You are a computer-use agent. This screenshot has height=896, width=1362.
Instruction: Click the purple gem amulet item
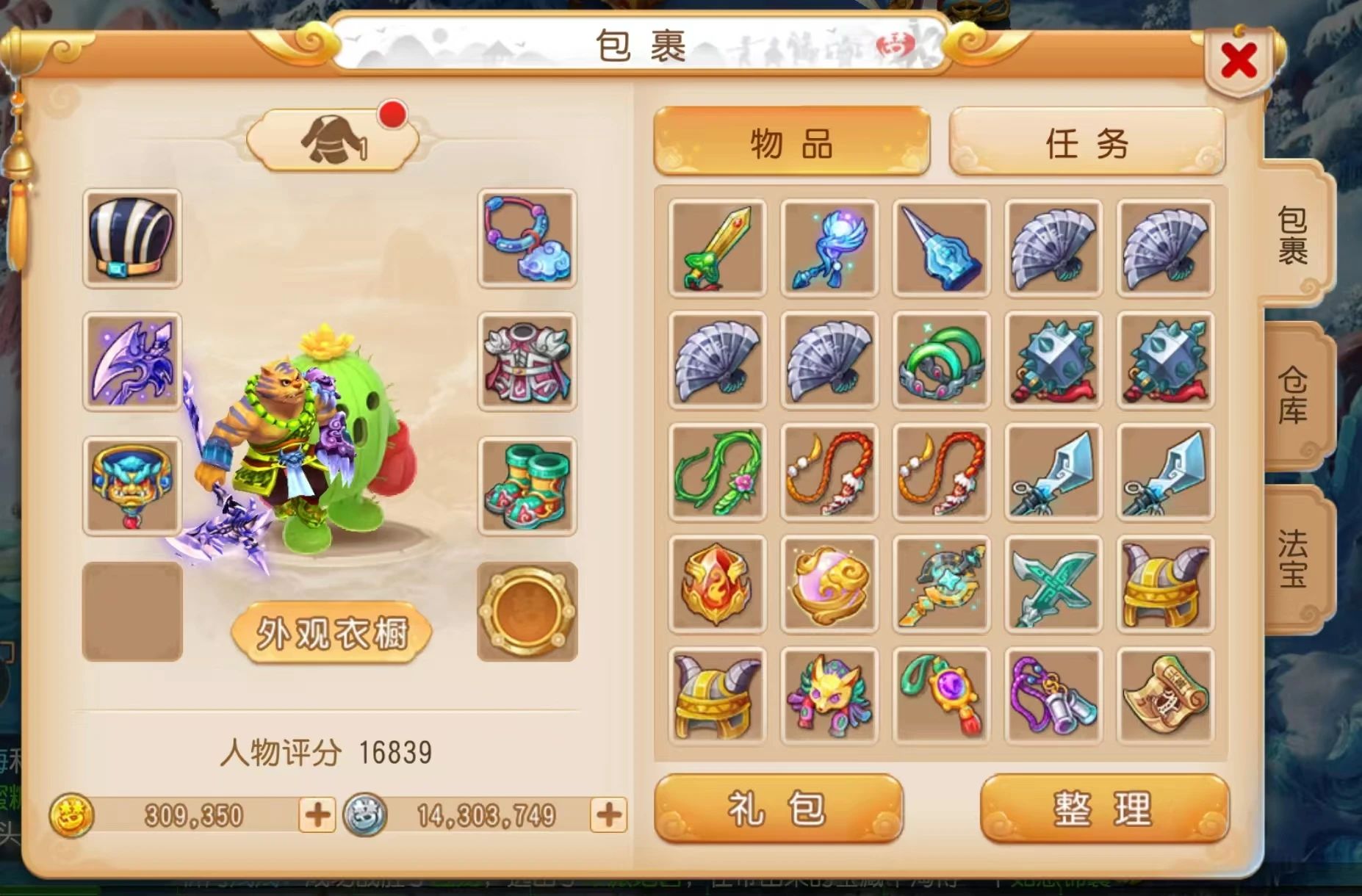(941, 694)
